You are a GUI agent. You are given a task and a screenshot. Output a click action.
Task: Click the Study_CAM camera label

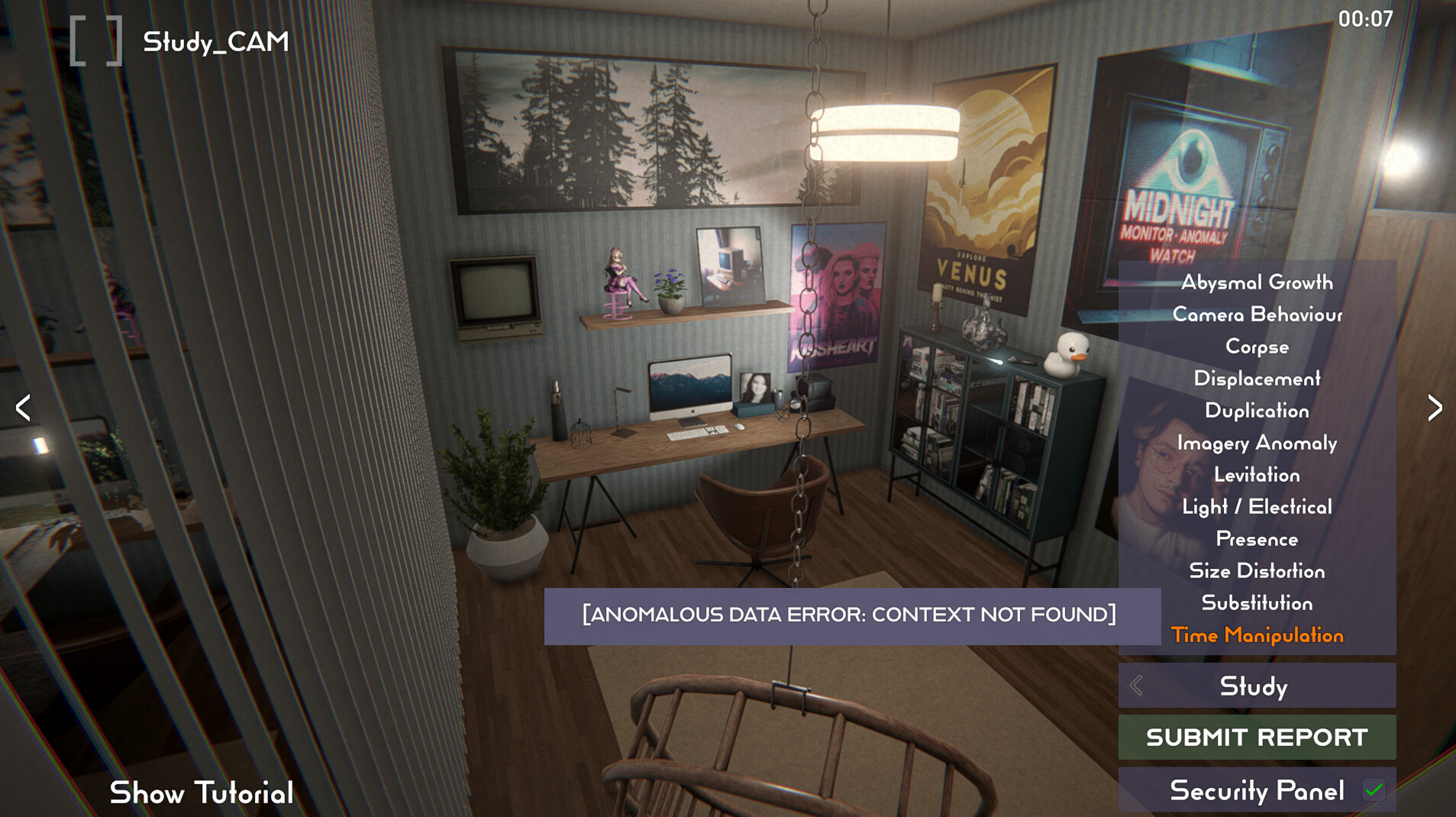coord(216,42)
